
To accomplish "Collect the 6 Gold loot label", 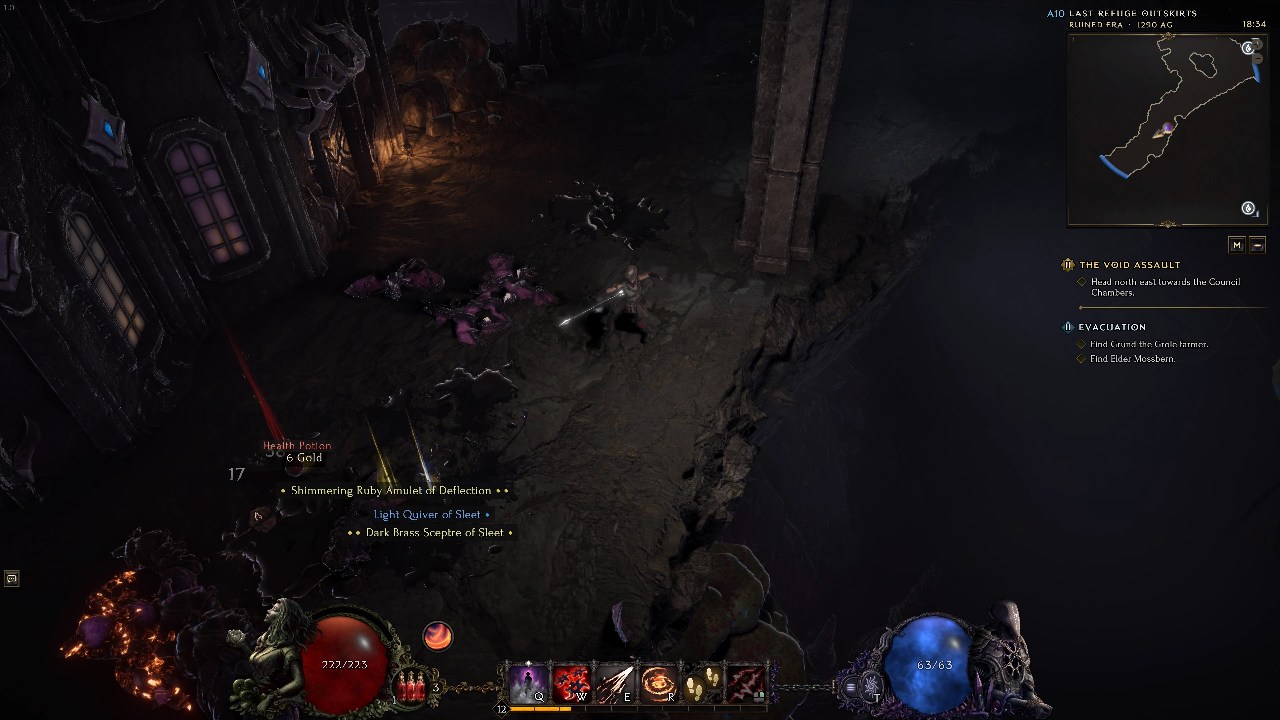I will [304, 458].
